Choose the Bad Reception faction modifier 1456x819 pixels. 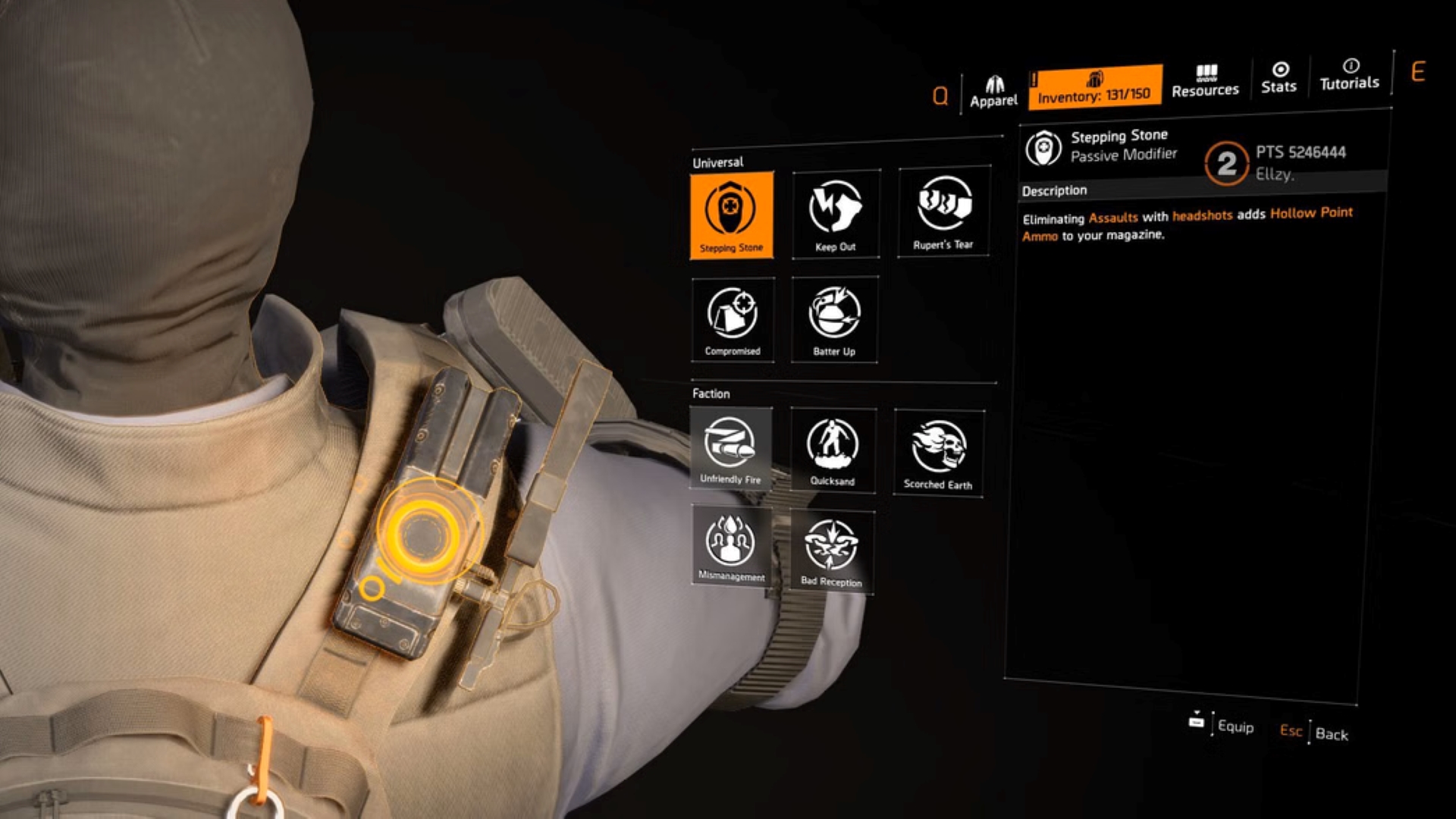click(x=831, y=551)
